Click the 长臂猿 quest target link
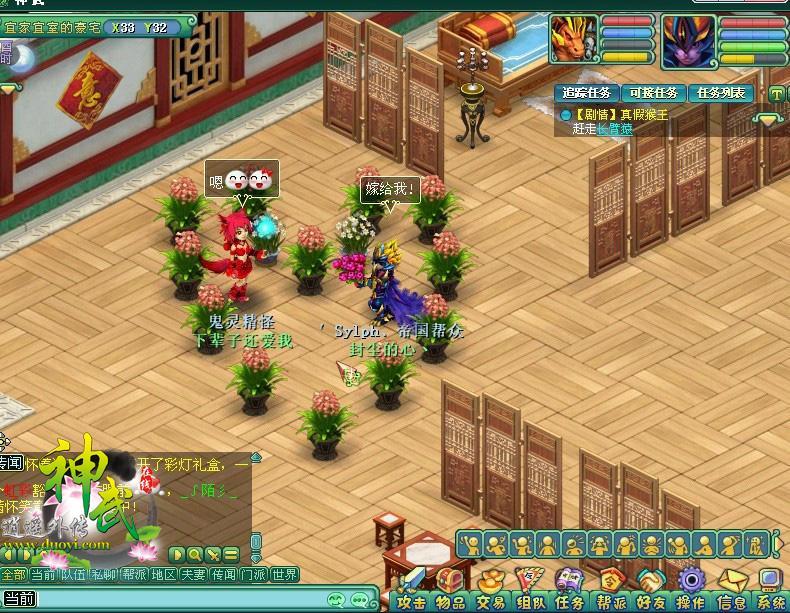 tap(616, 129)
